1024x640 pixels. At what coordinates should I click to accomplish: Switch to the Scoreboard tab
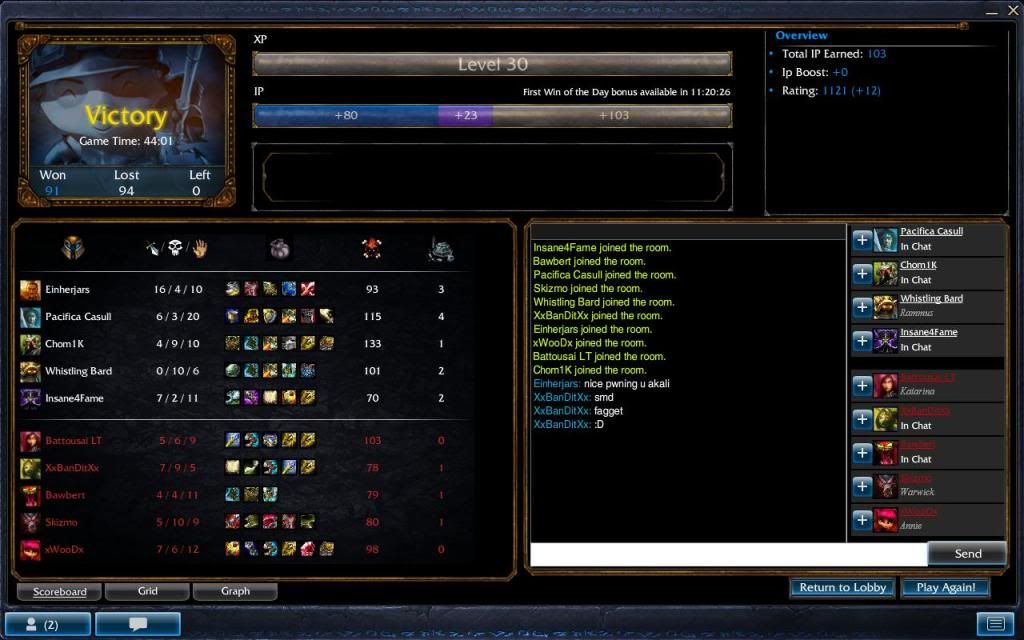click(60, 591)
